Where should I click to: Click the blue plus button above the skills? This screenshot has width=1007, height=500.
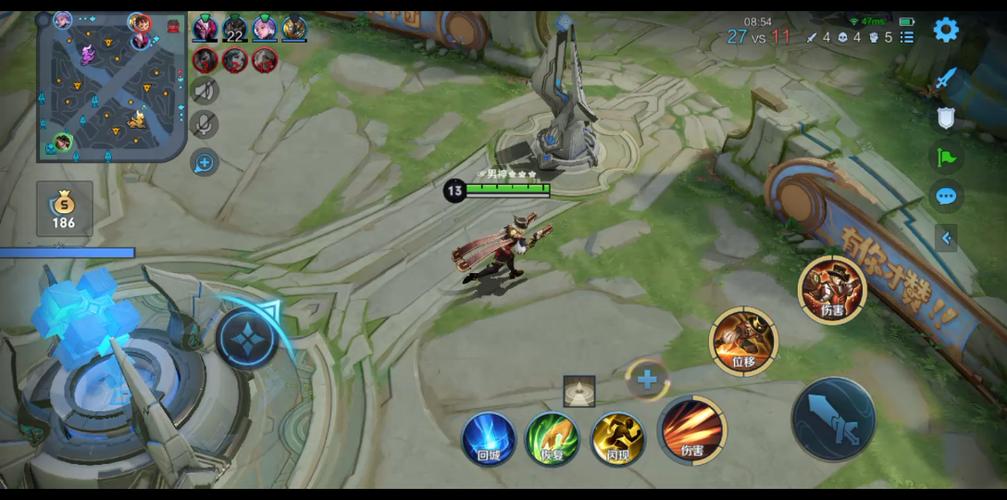tap(647, 380)
